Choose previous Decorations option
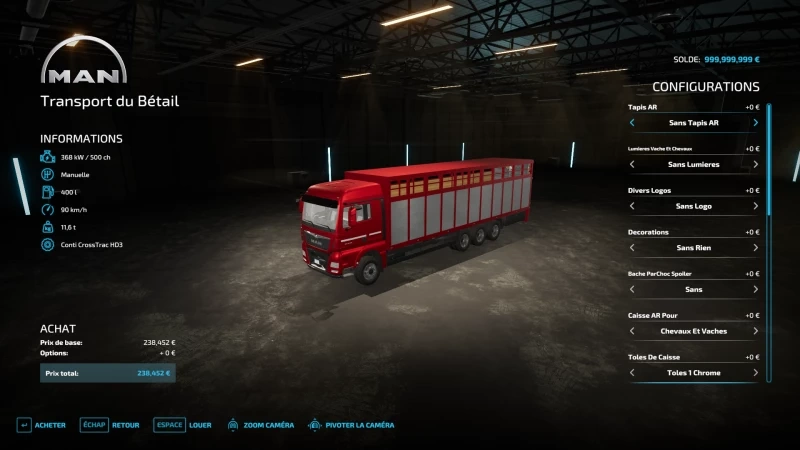The image size is (800, 450). pyautogui.click(x=632, y=248)
